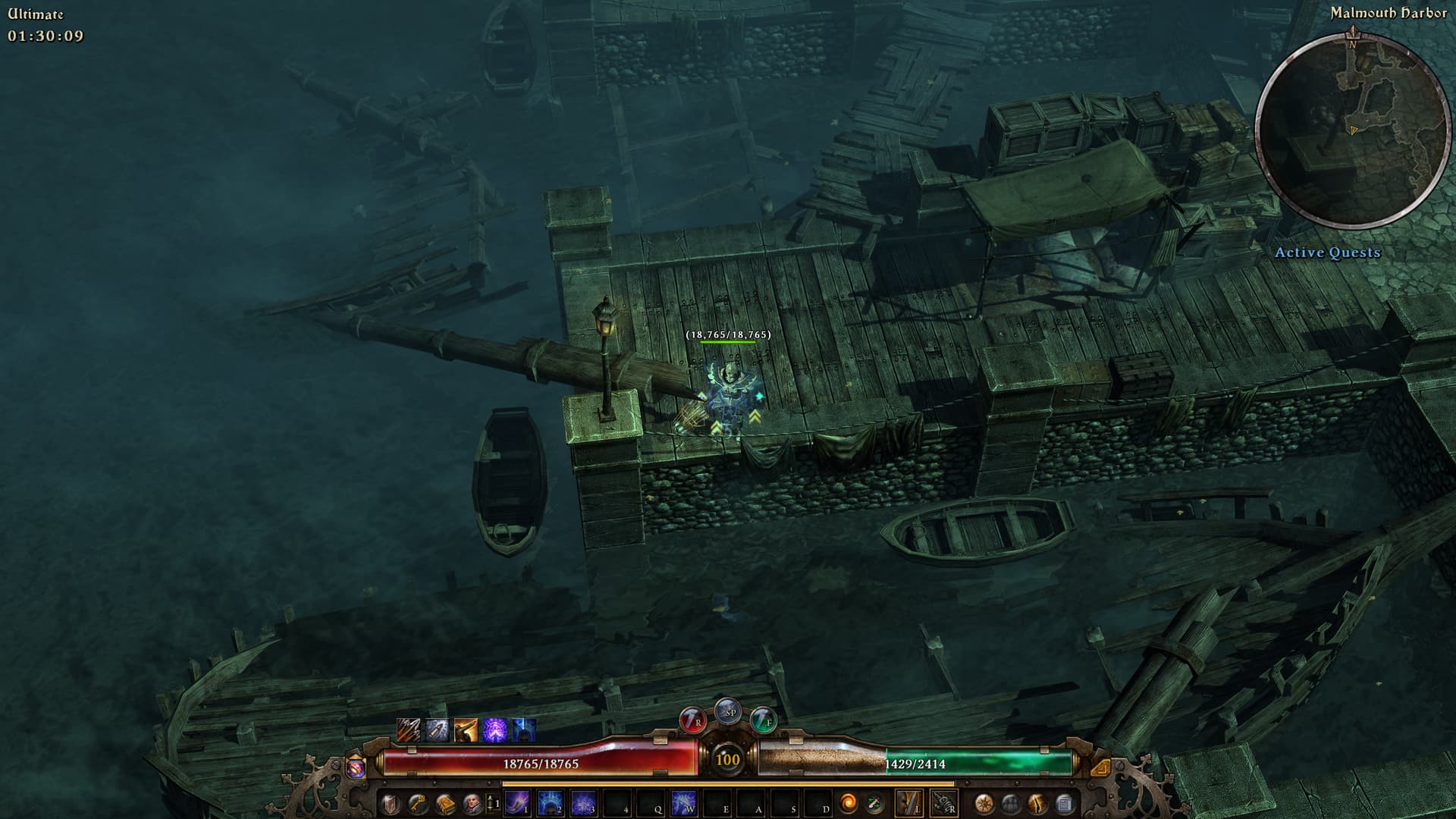Open the golden key inventory button

(417, 803)
